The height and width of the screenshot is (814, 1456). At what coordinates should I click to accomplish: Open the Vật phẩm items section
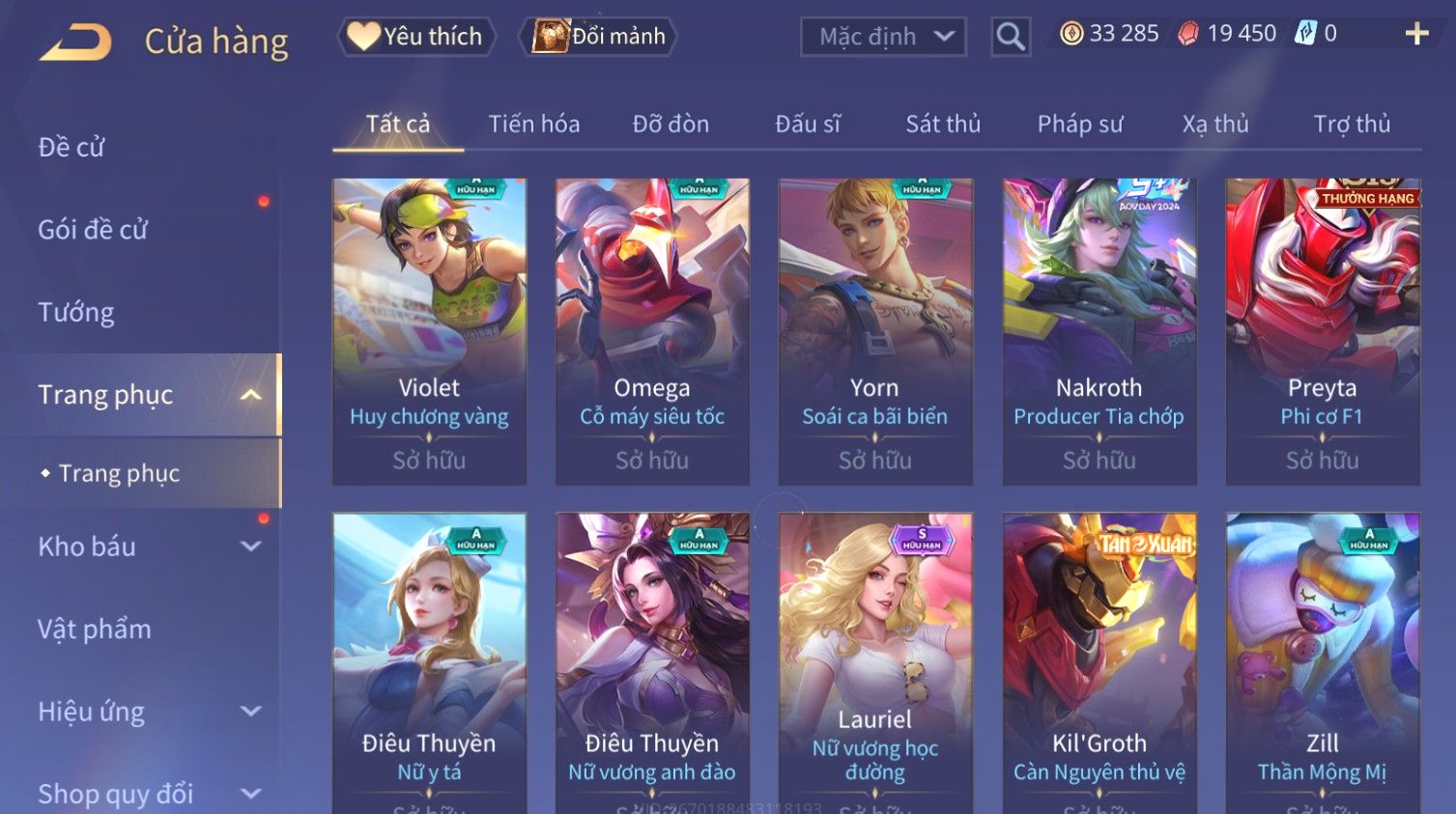95,630
